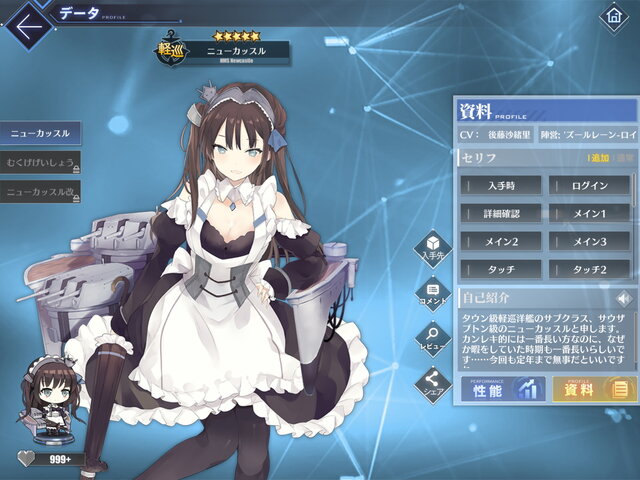Select the ニューカッスル skin tab

[x=40, y=133]
